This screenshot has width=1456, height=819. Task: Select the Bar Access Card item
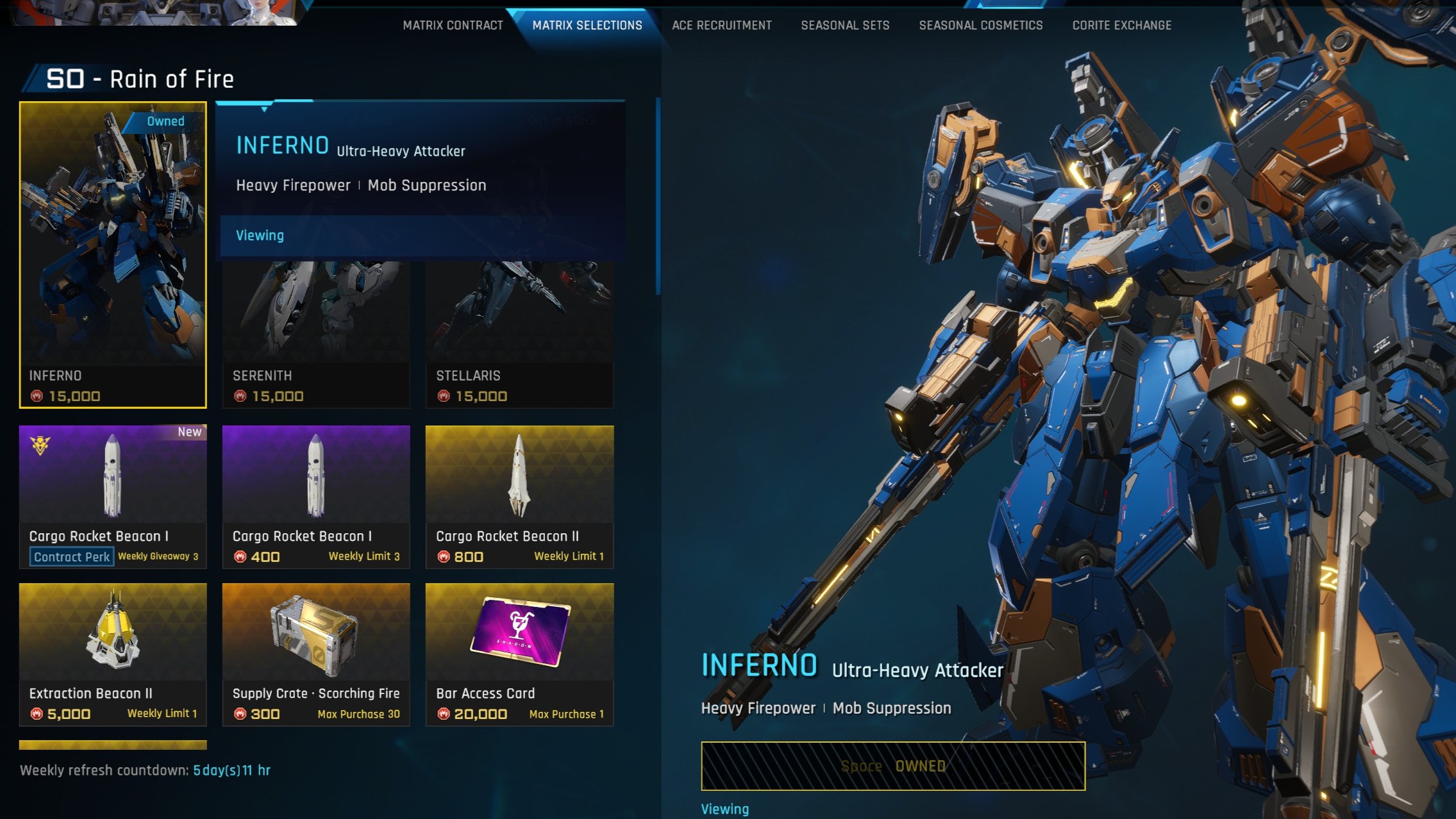519,654
